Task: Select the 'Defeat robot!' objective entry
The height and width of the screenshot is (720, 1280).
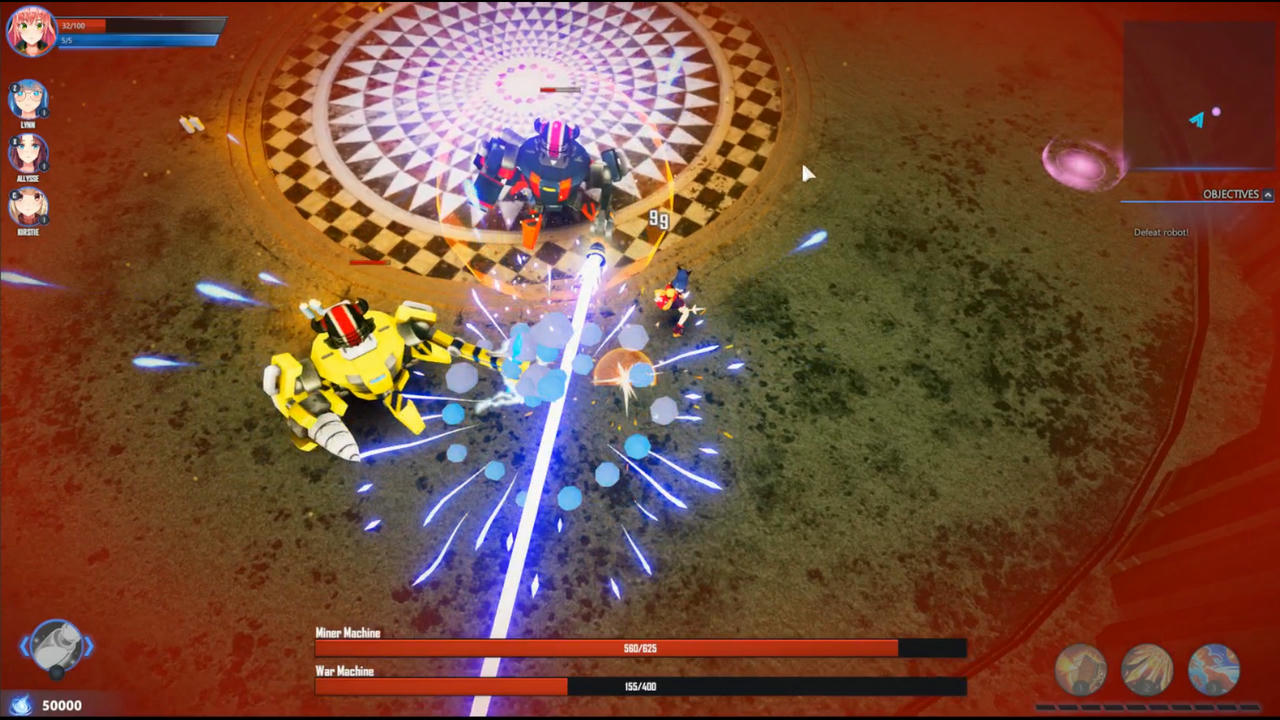Action: pos(1161,233)
